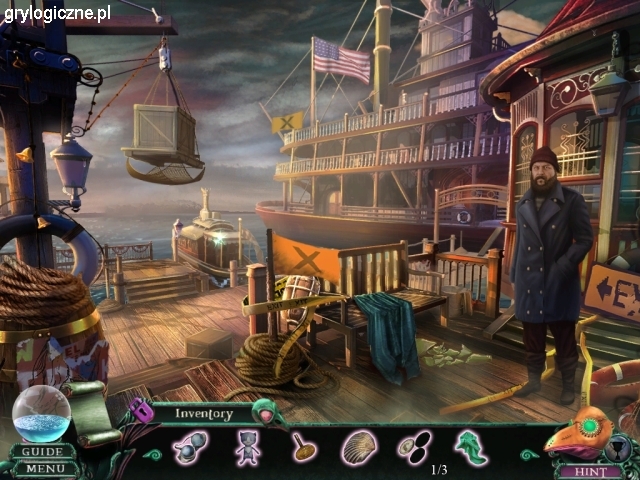
Task: Pick the doll figure inventory item
Action: click(x=248, y=447)
